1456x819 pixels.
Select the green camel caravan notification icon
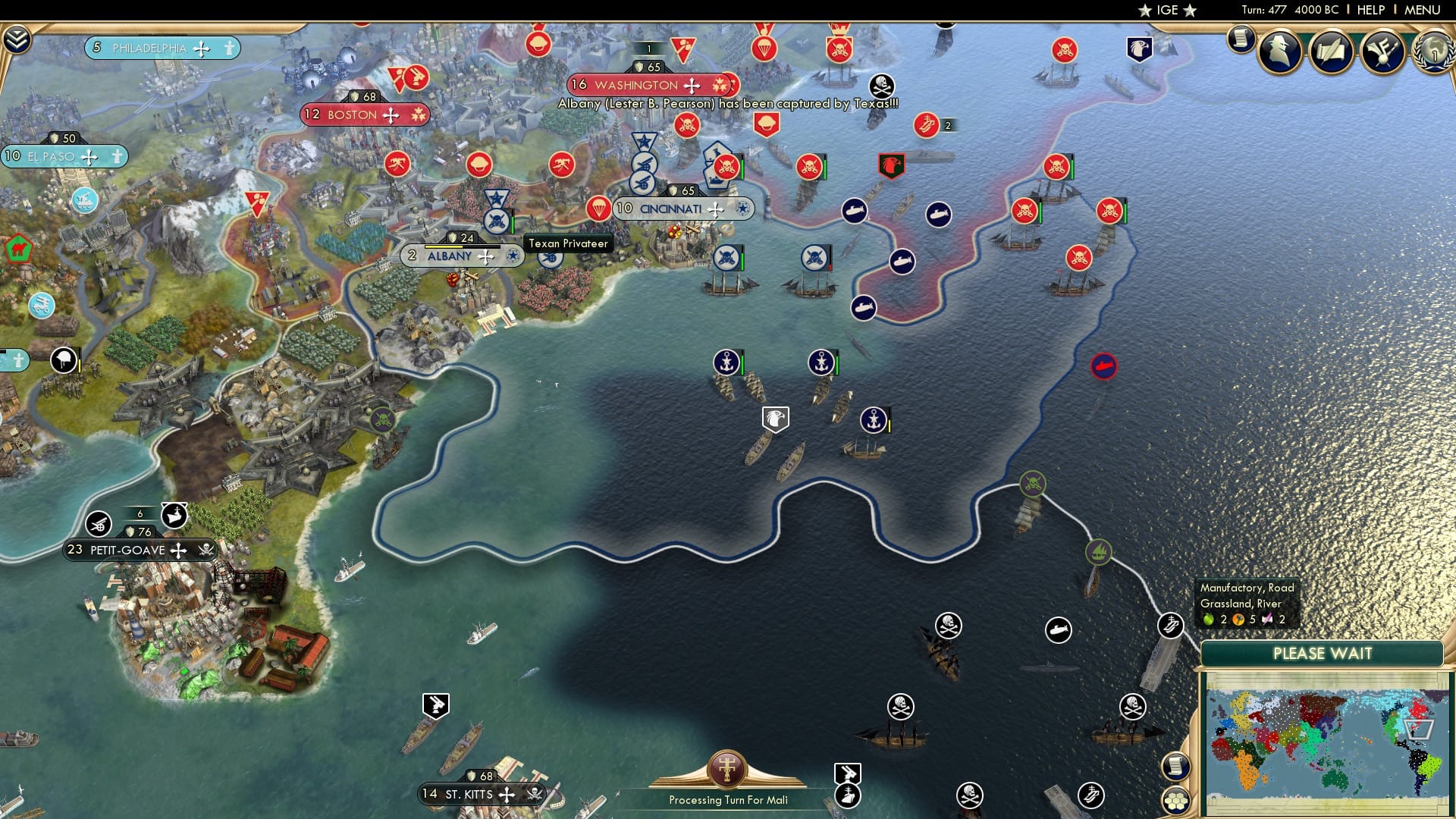click(x=19, y=247)
